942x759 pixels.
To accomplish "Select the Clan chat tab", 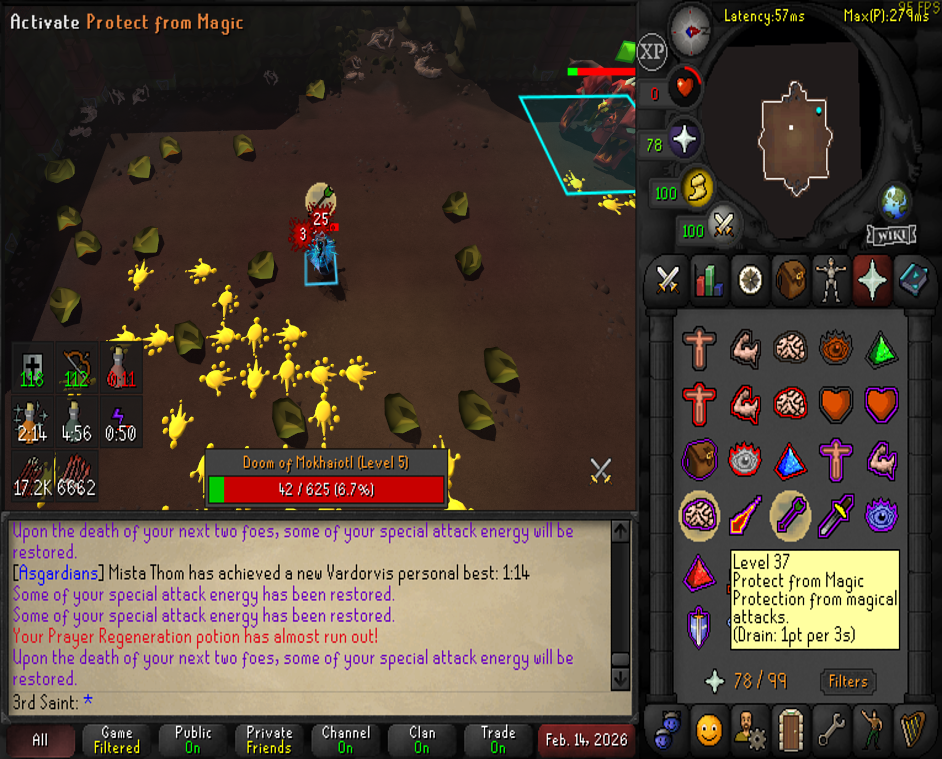I will click(x=422, y=740).
